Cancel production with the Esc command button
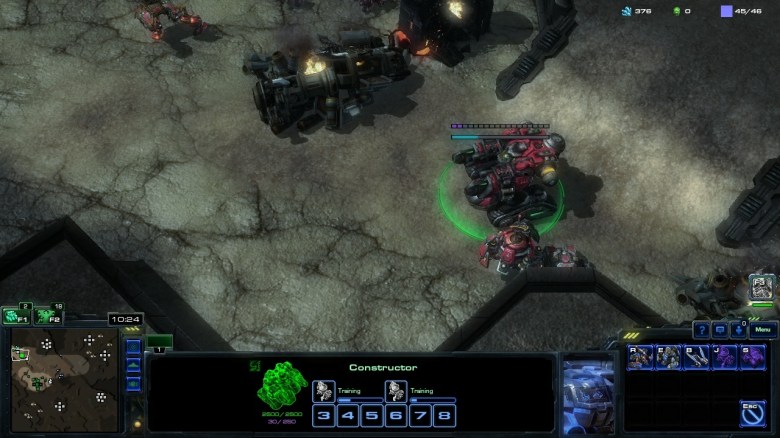 click(x=752, y=410)
